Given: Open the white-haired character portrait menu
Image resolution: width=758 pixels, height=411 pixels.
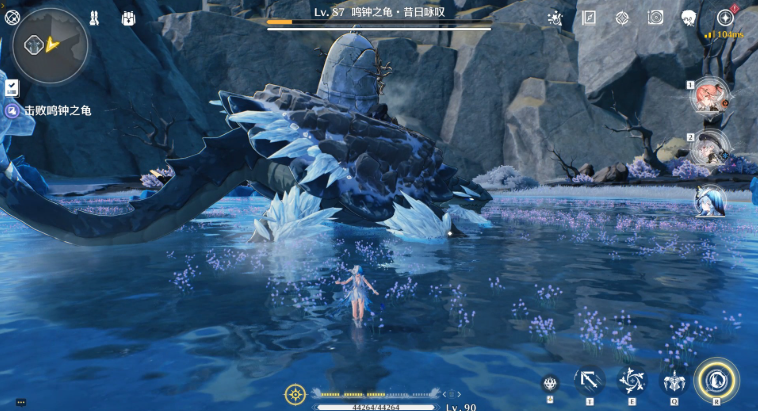Looking at the screenshot, I should click(x=689, y=18).
